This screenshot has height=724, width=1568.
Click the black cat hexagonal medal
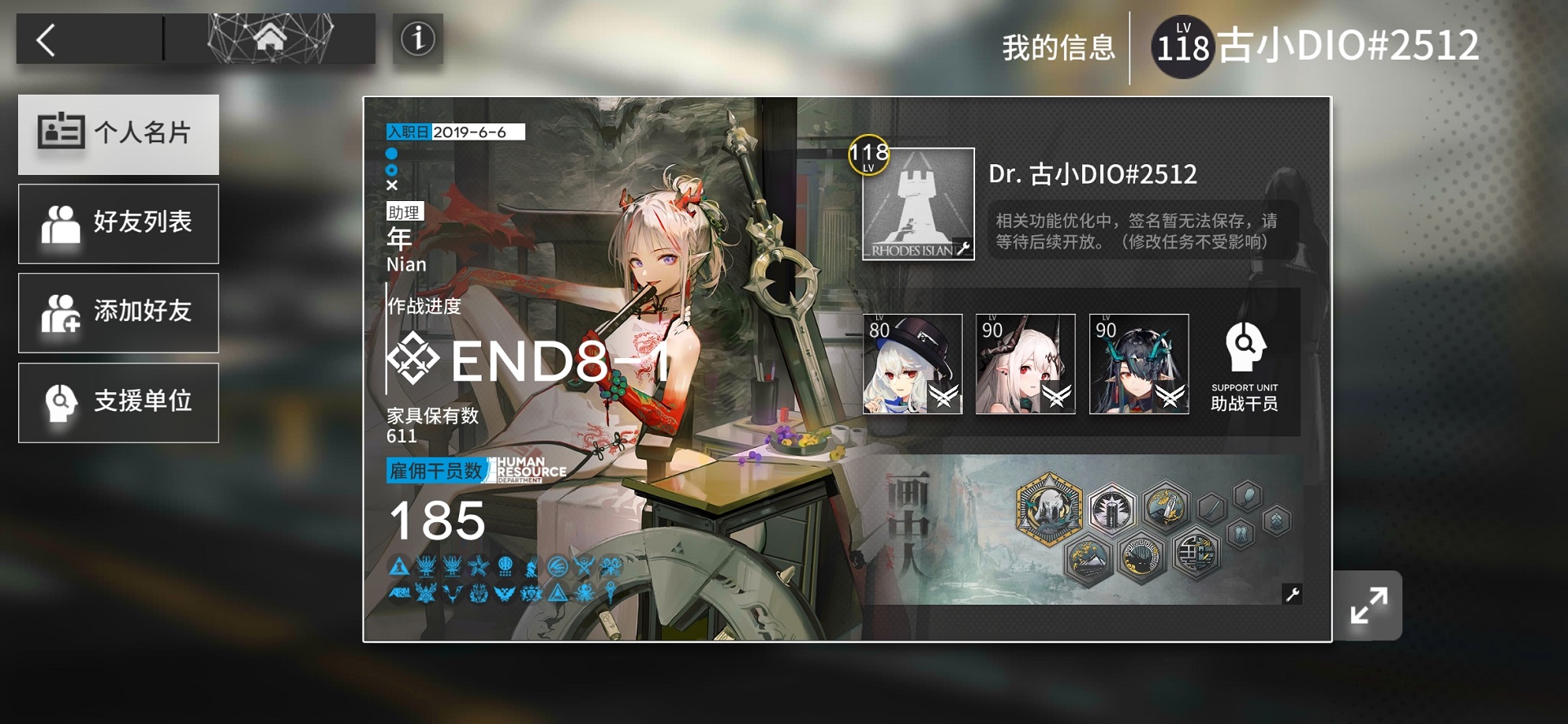(1142, 557)
